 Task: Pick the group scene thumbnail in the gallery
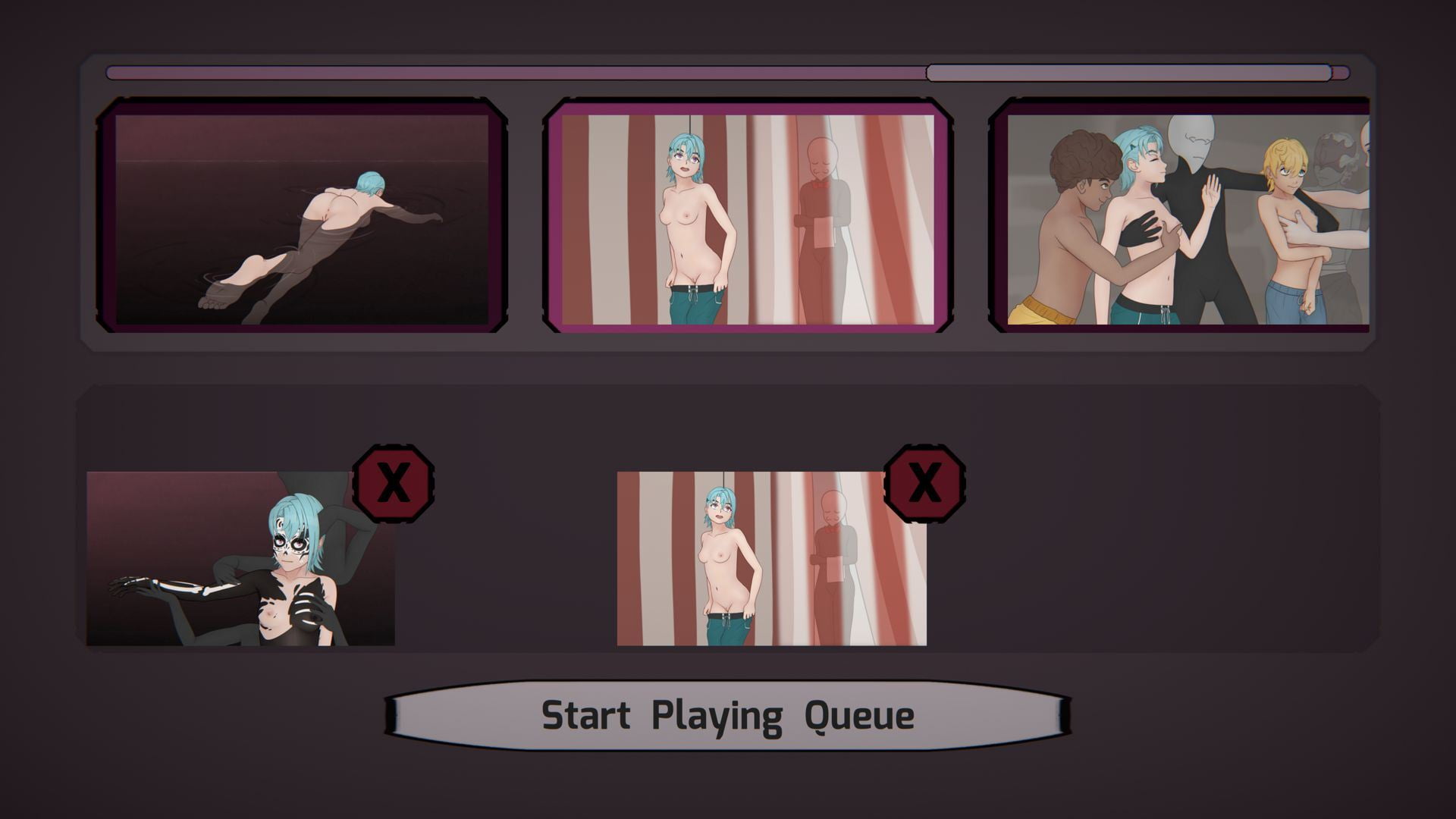point(1185,216)
